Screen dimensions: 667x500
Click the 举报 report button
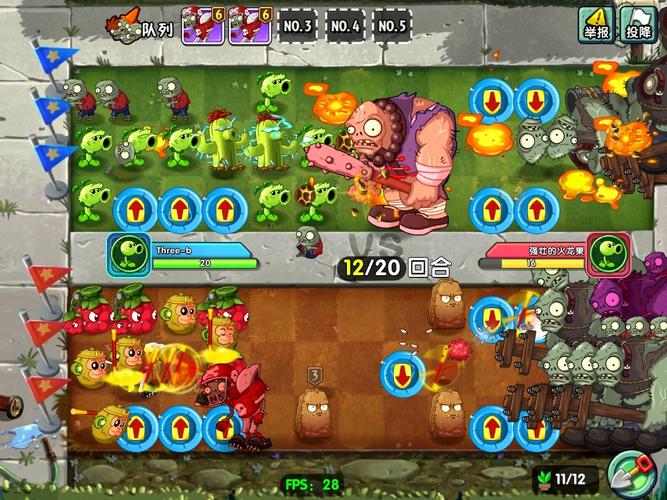click(597, 22)
